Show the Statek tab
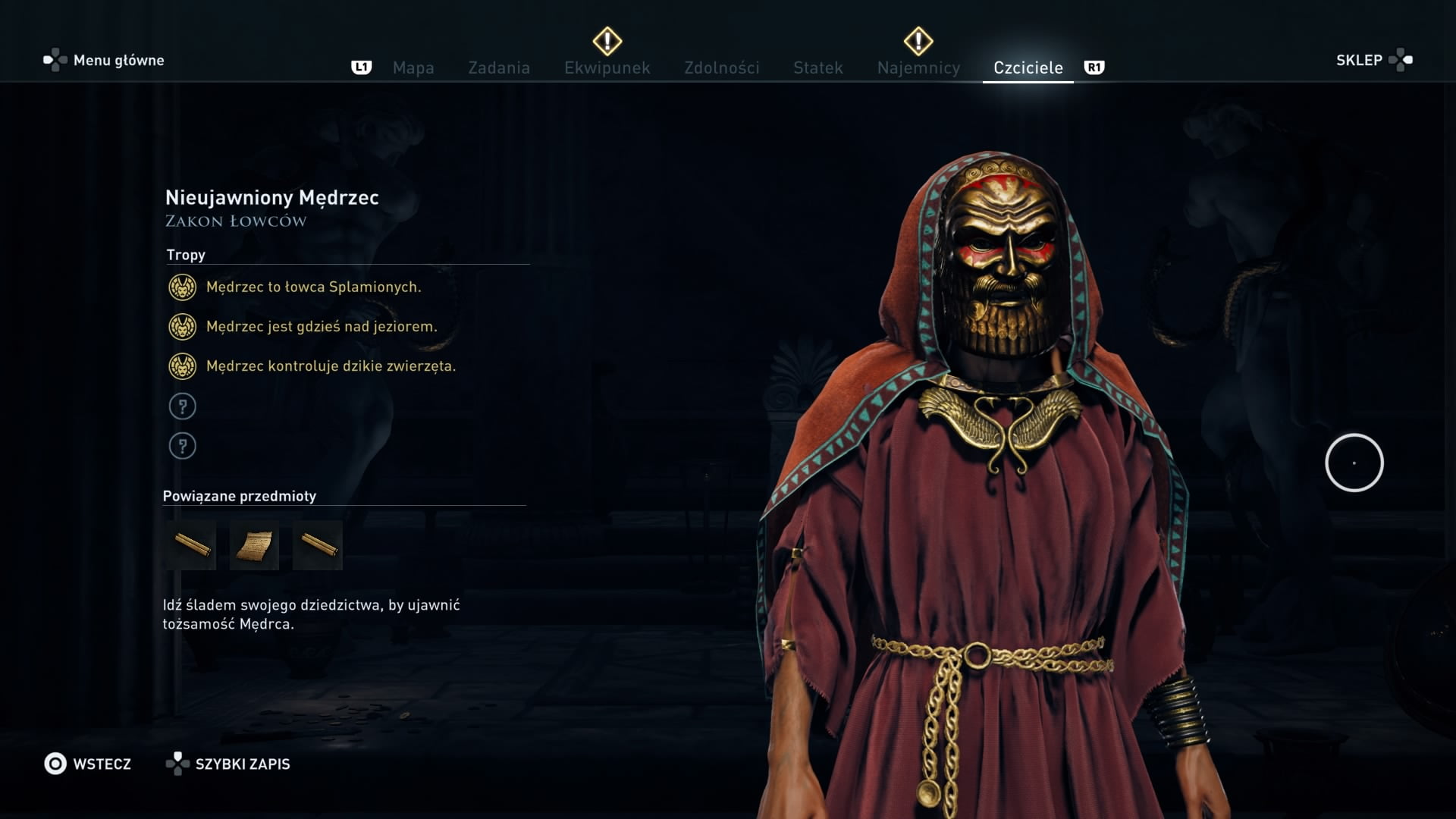Screen dimensions: 1456x819 [x=817, y=67]
